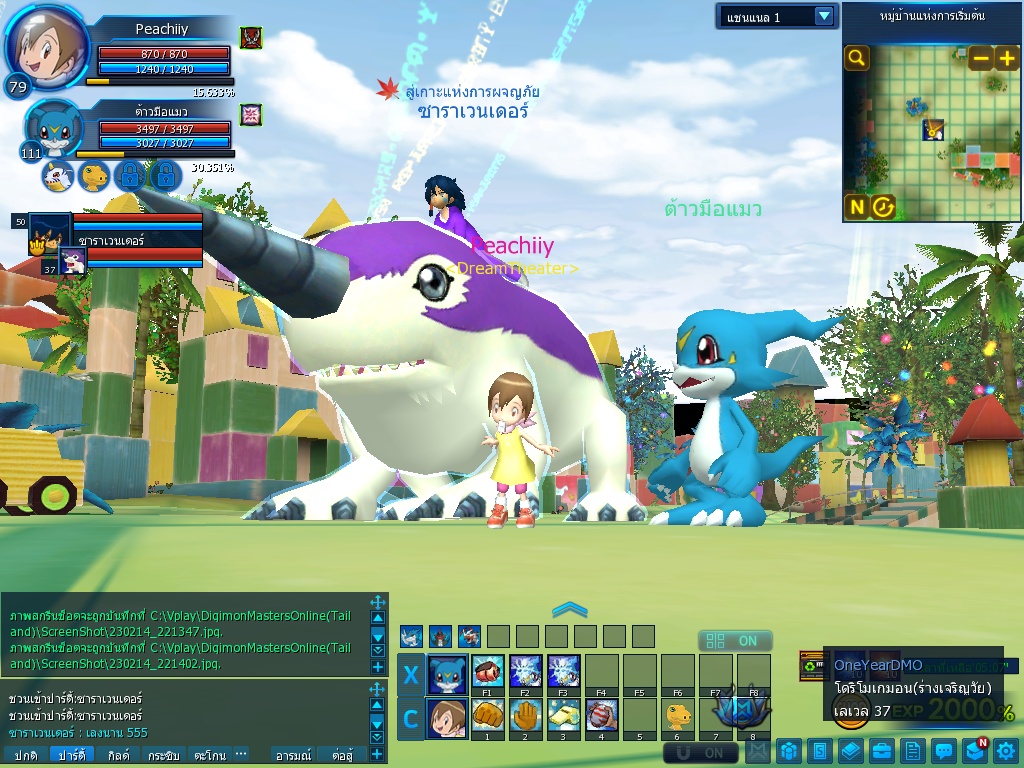This screenshot has height=768, width=1024.
Task: Open the minimap magnifier search
Action: 857,58
